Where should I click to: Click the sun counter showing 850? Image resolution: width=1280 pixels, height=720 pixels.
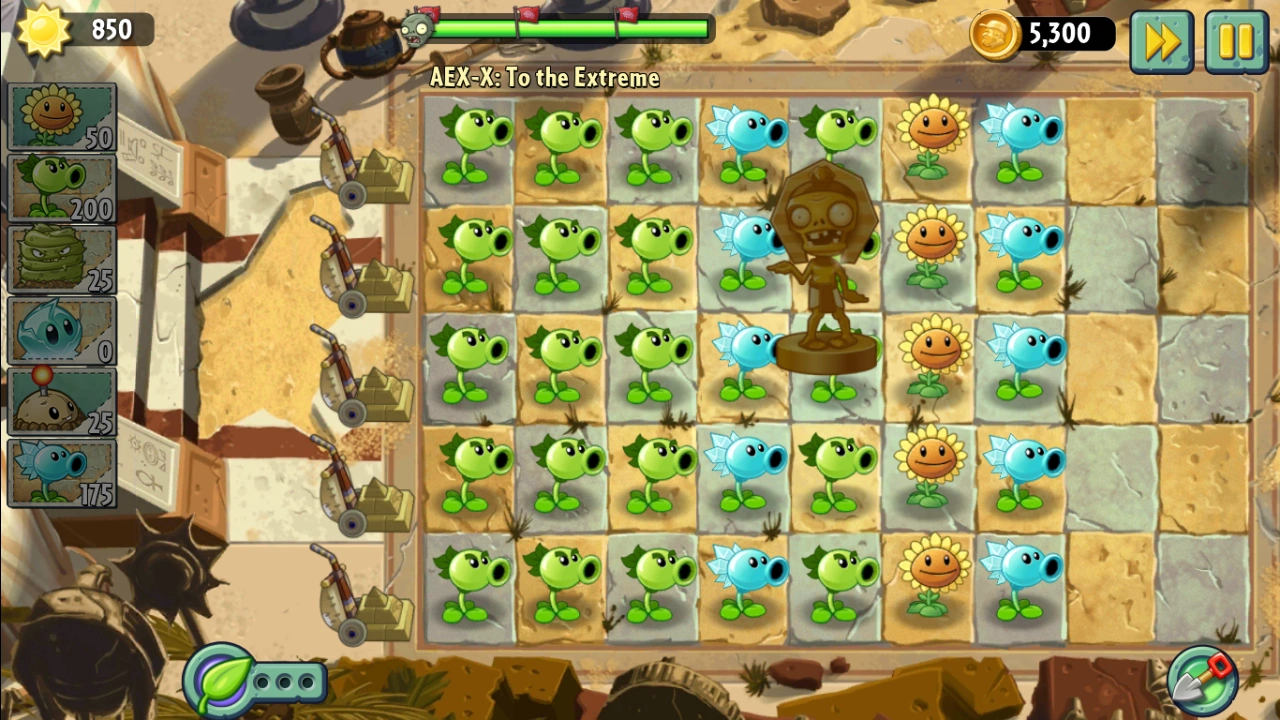click(x=70, y=30)
